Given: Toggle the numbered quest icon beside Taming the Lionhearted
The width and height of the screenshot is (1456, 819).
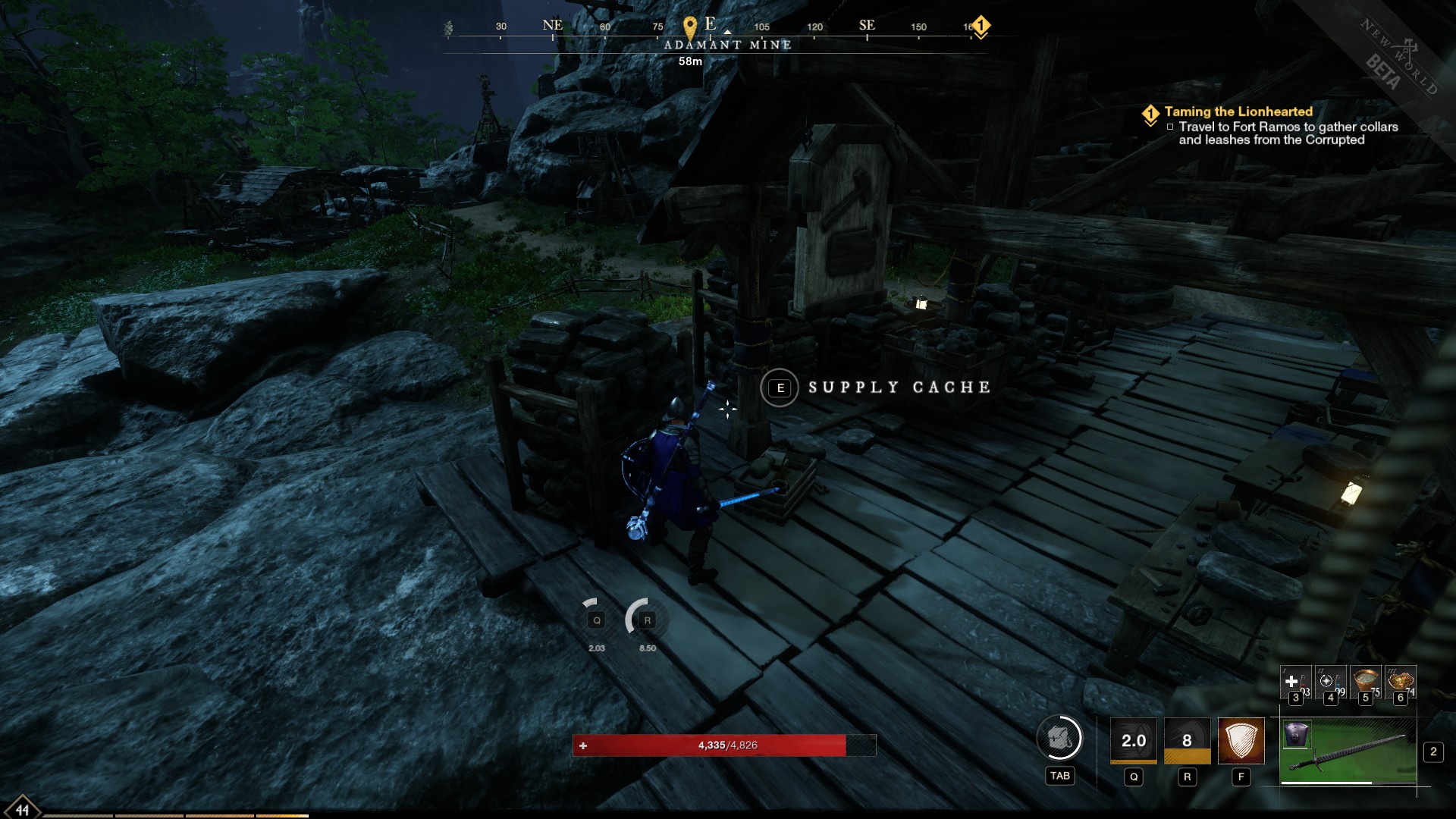Looking at the screenshot, I should (x=1151, y=111).
